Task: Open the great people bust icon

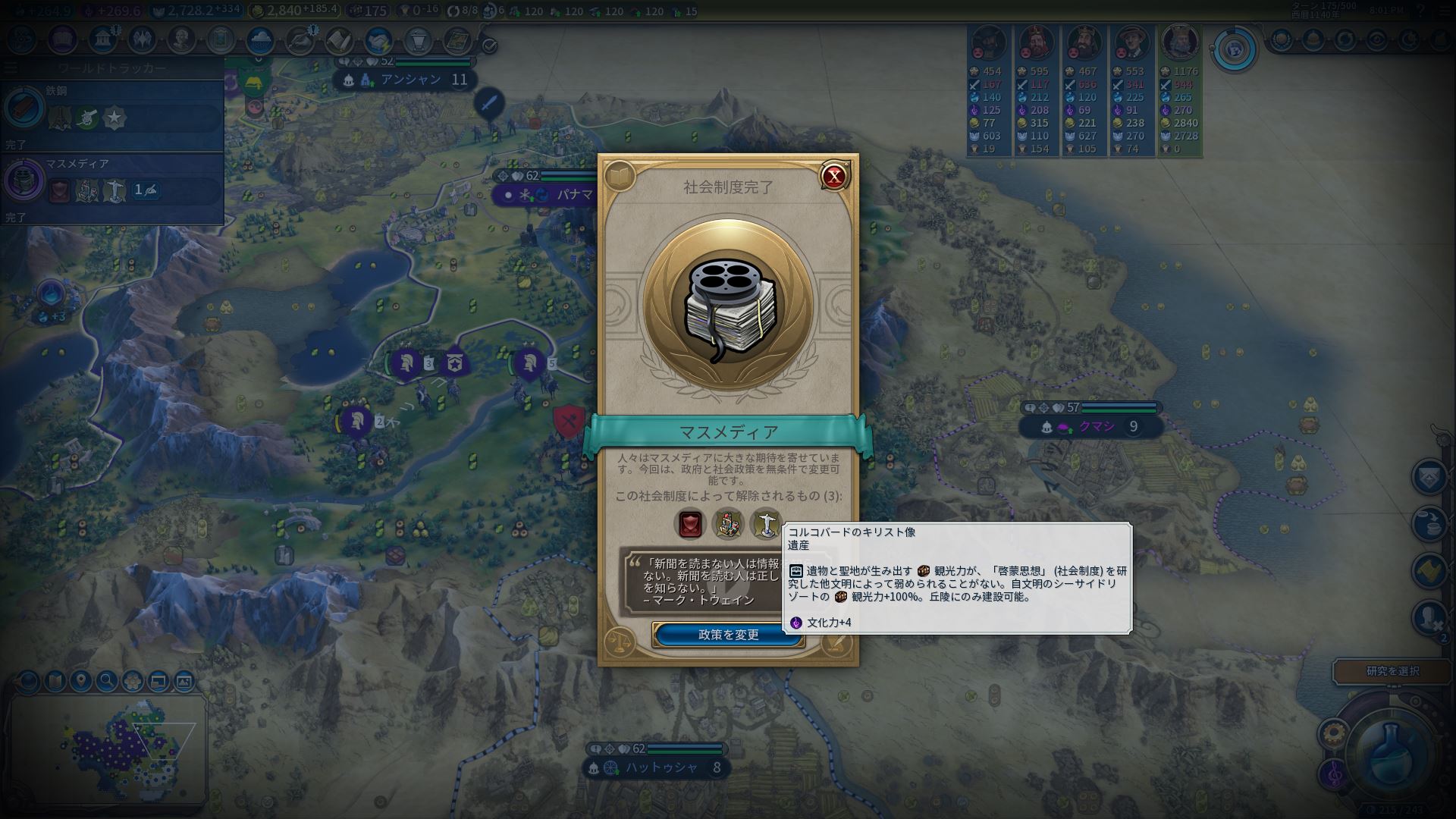Action: coord(181,39)
